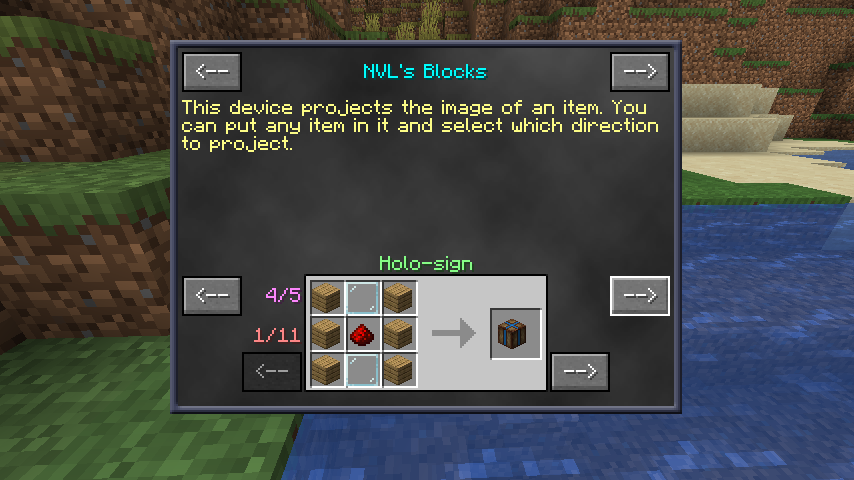The height and width of the screenshot is (480, 854).
Task: Click the back arrow beside the NVL's Blocks title
Action: click(212, 71)
